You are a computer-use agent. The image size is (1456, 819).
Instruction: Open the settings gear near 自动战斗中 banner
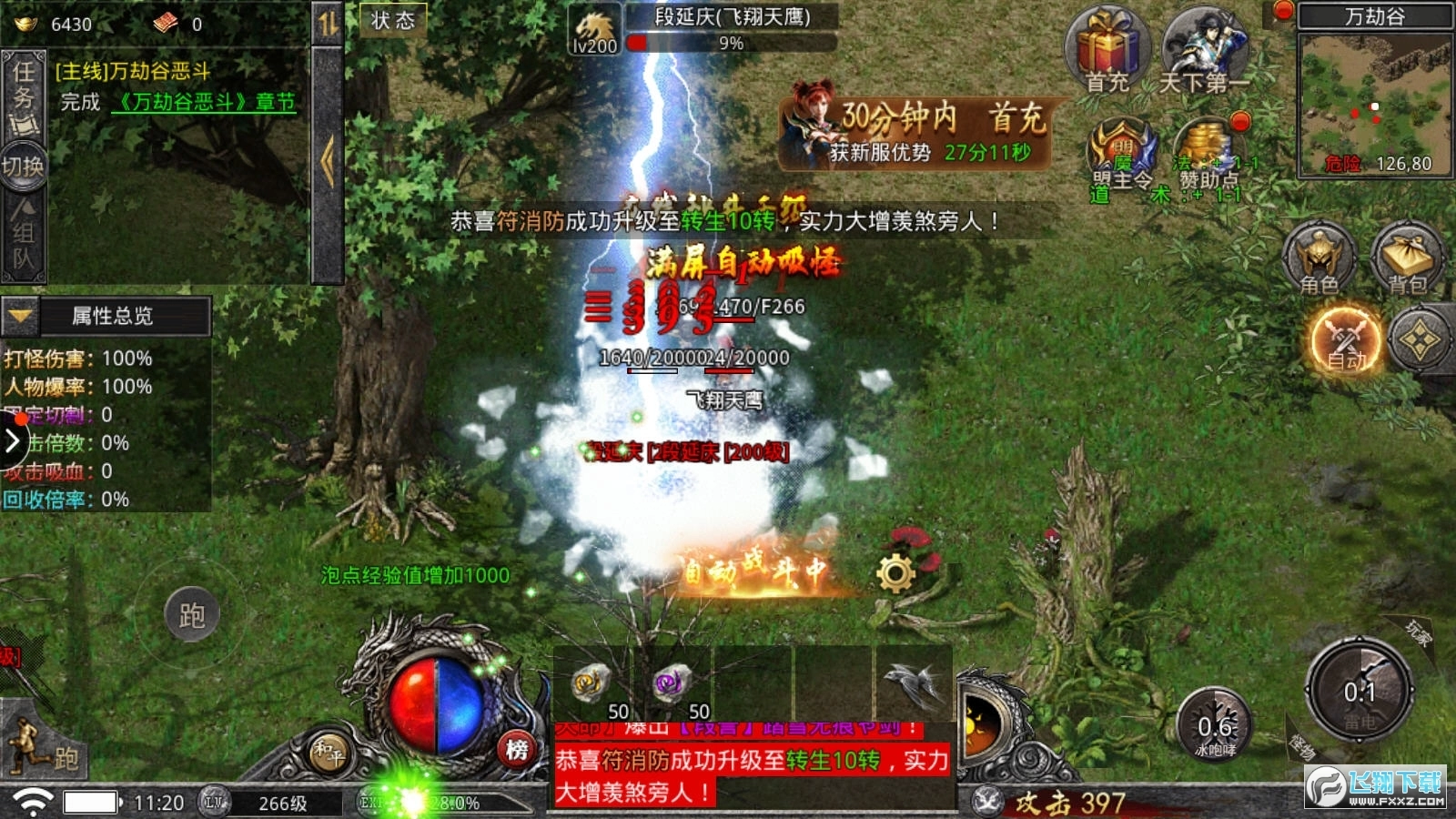point(896,571)
